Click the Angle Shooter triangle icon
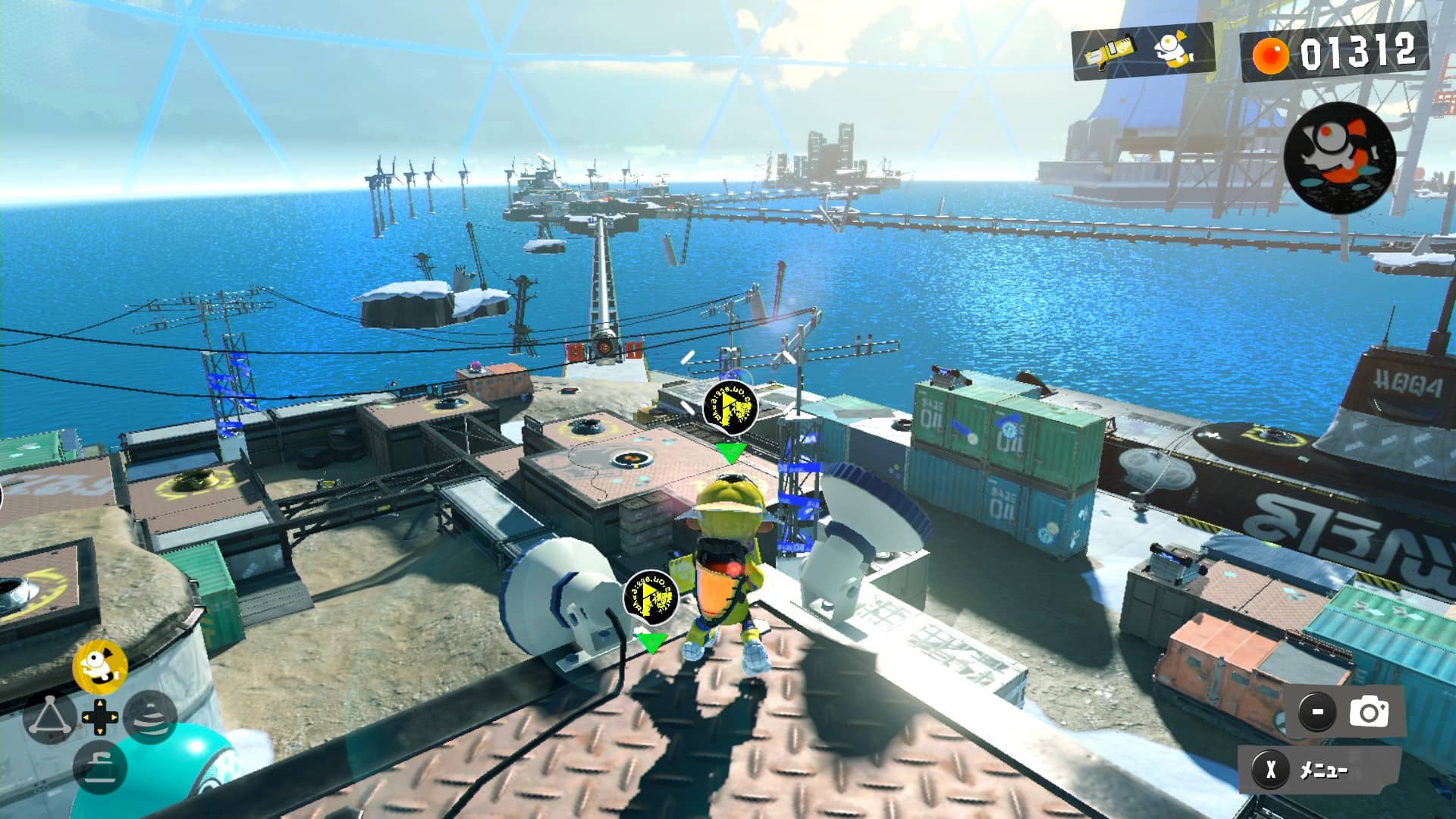 (x=52, y=717)
